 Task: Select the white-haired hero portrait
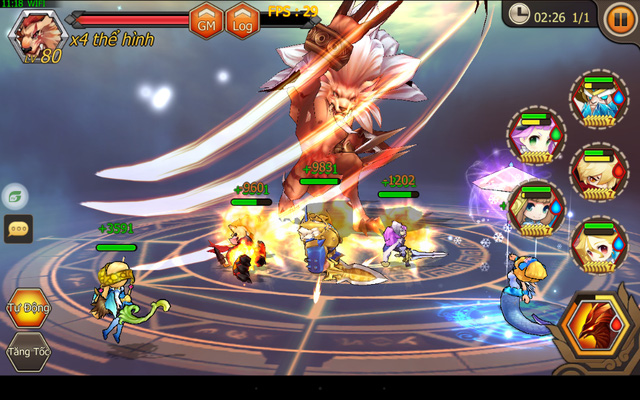point(597,98)
